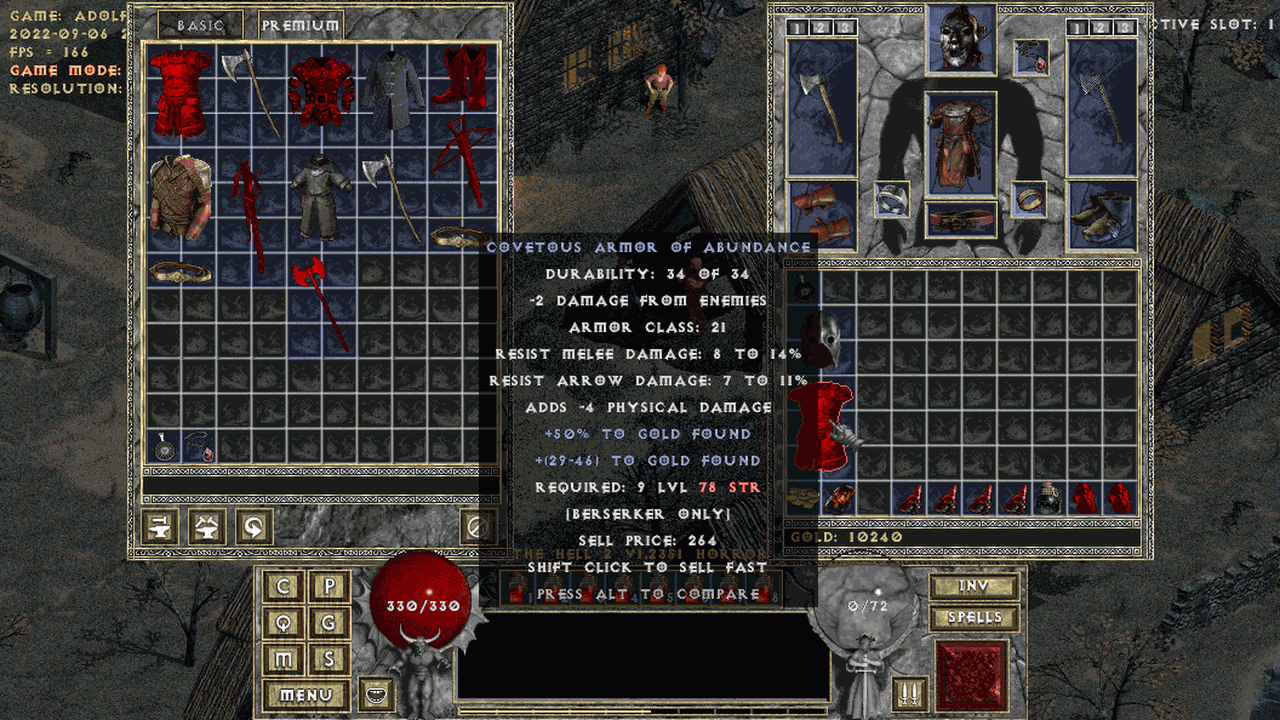Pick the grey long coat in shop

[393, 93]
